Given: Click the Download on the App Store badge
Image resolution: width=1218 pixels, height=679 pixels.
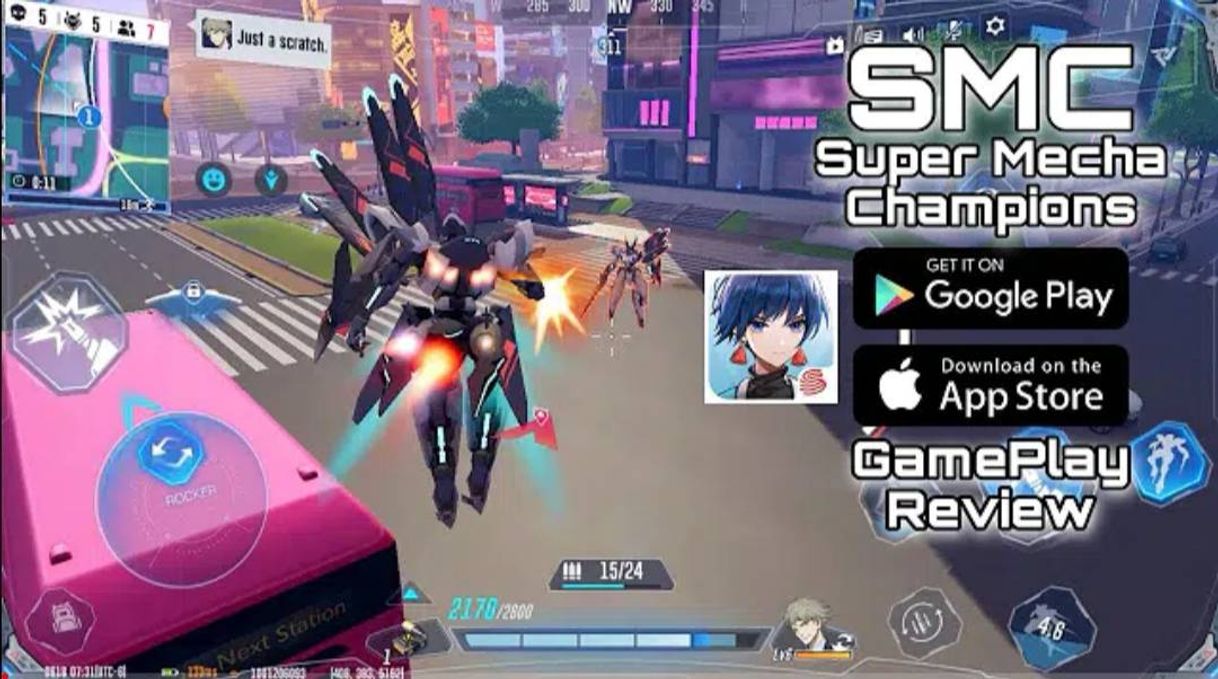Looking at the screenshot, I should [x=990, y=384].
